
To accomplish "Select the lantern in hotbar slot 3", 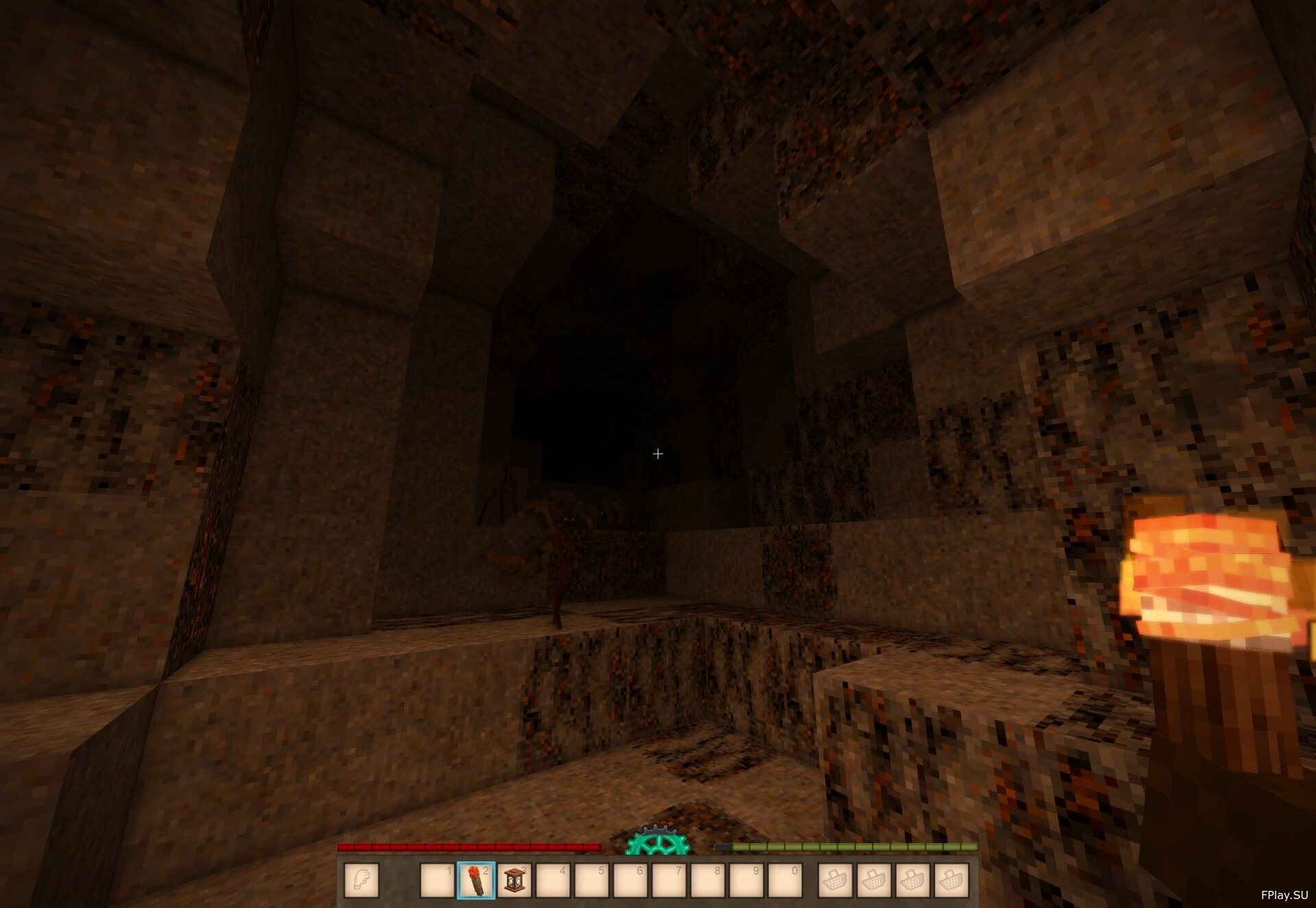I will tap(514, 881).
